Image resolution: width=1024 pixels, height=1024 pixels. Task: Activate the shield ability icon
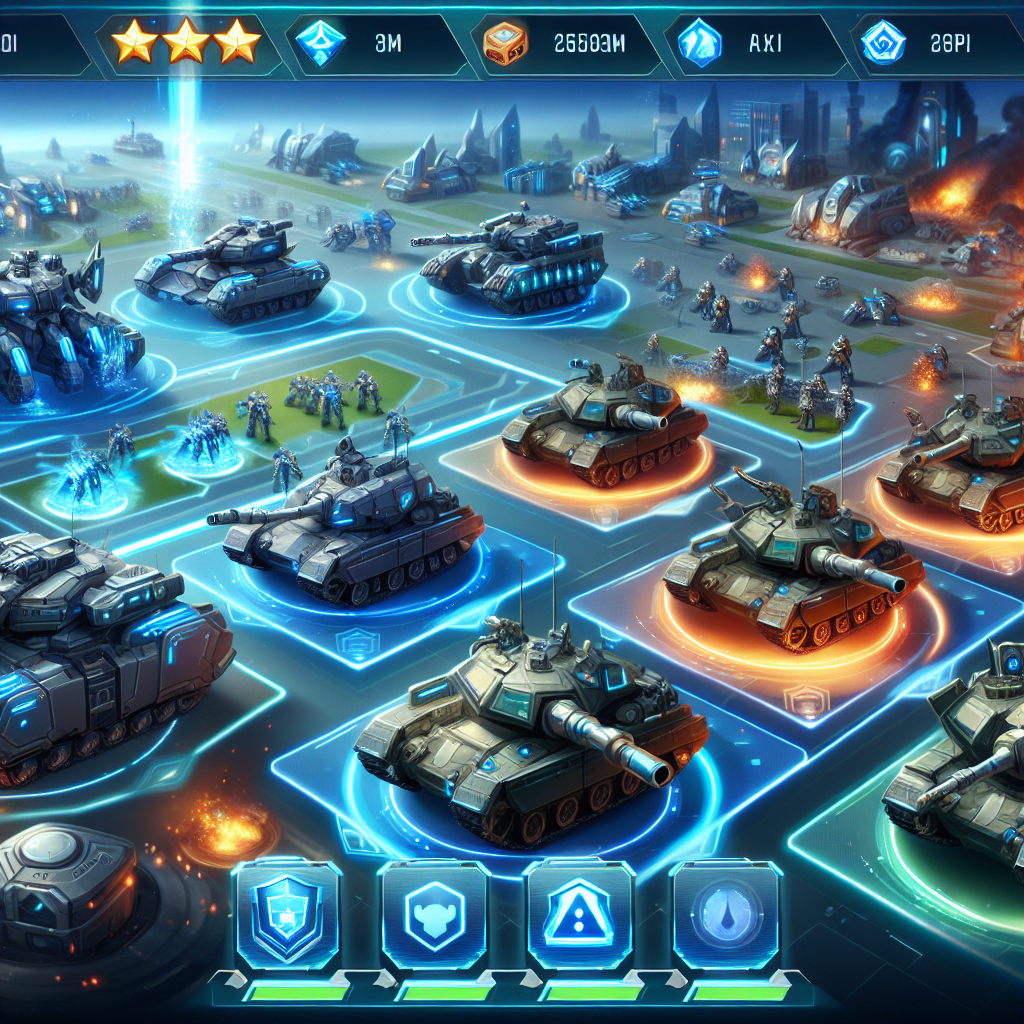pos(285,913)
